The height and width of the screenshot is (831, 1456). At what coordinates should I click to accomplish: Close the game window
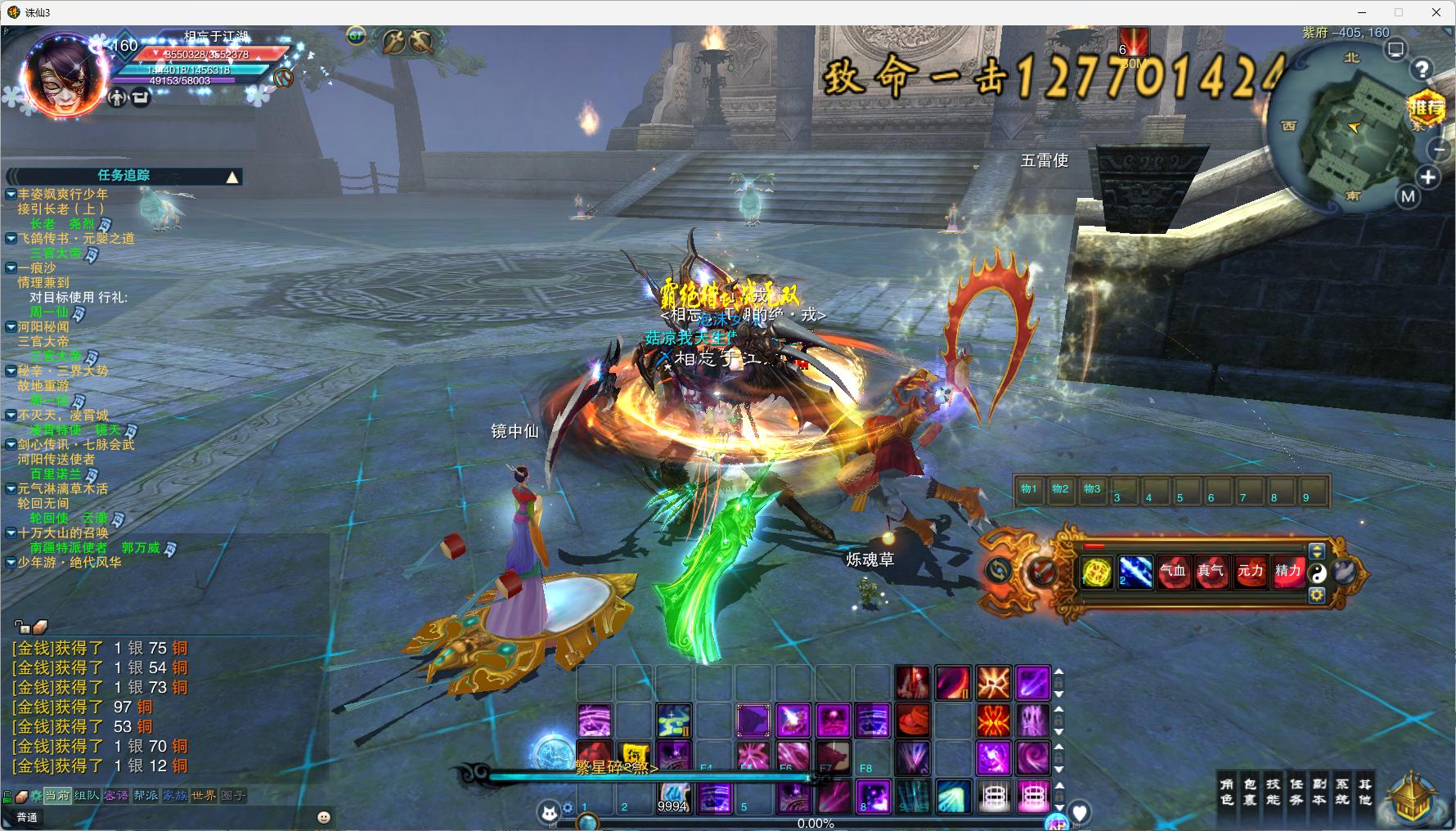1436,12
